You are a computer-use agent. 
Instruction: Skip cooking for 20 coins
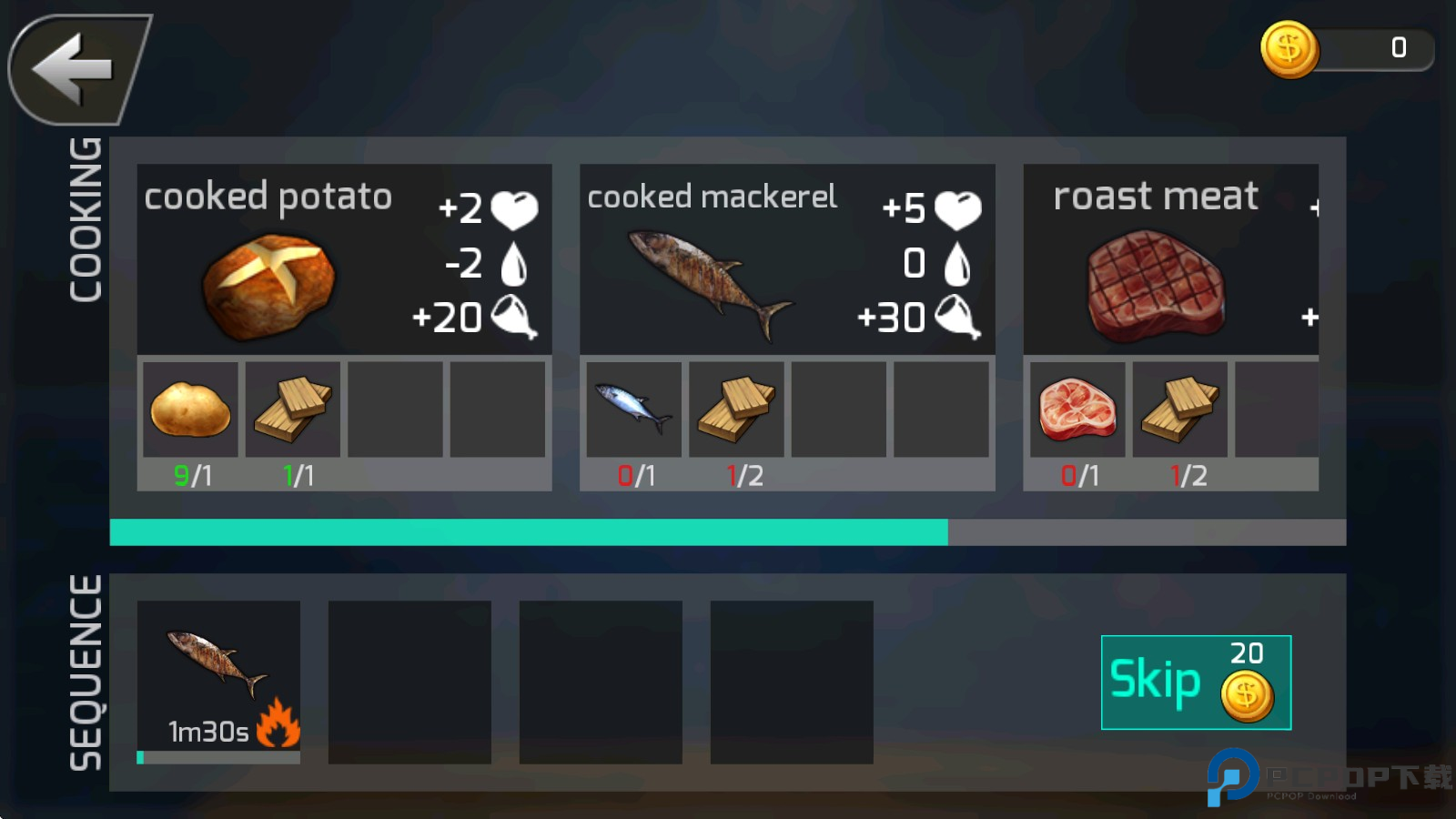coord(1195,682)
